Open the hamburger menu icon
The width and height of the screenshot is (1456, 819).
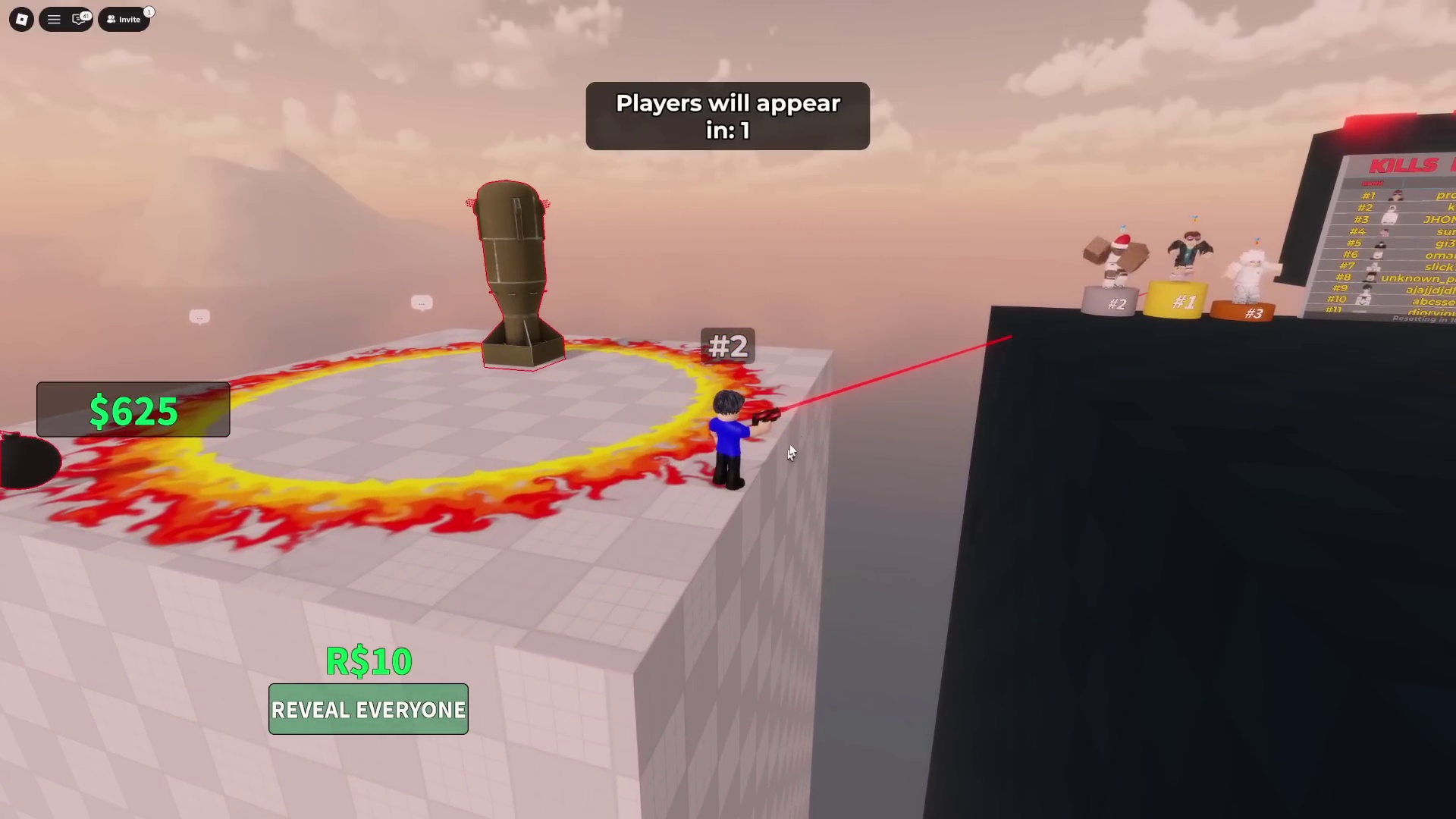pyautogui.click(x=54, y=19)
